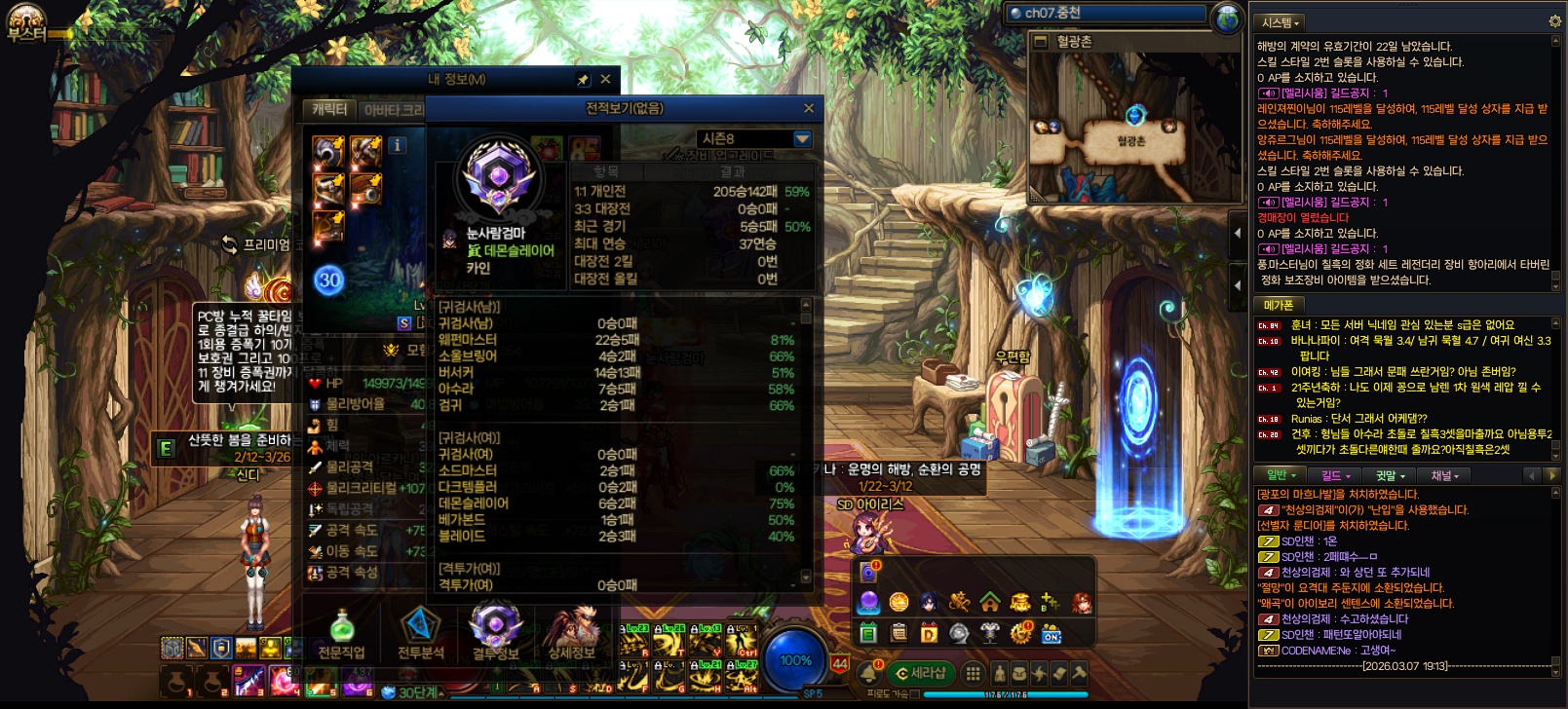Select the 시스템 chat filter dropdown
Image resolution: width=1568 pixels, height=709 pixels.
tap(1280, 22)
